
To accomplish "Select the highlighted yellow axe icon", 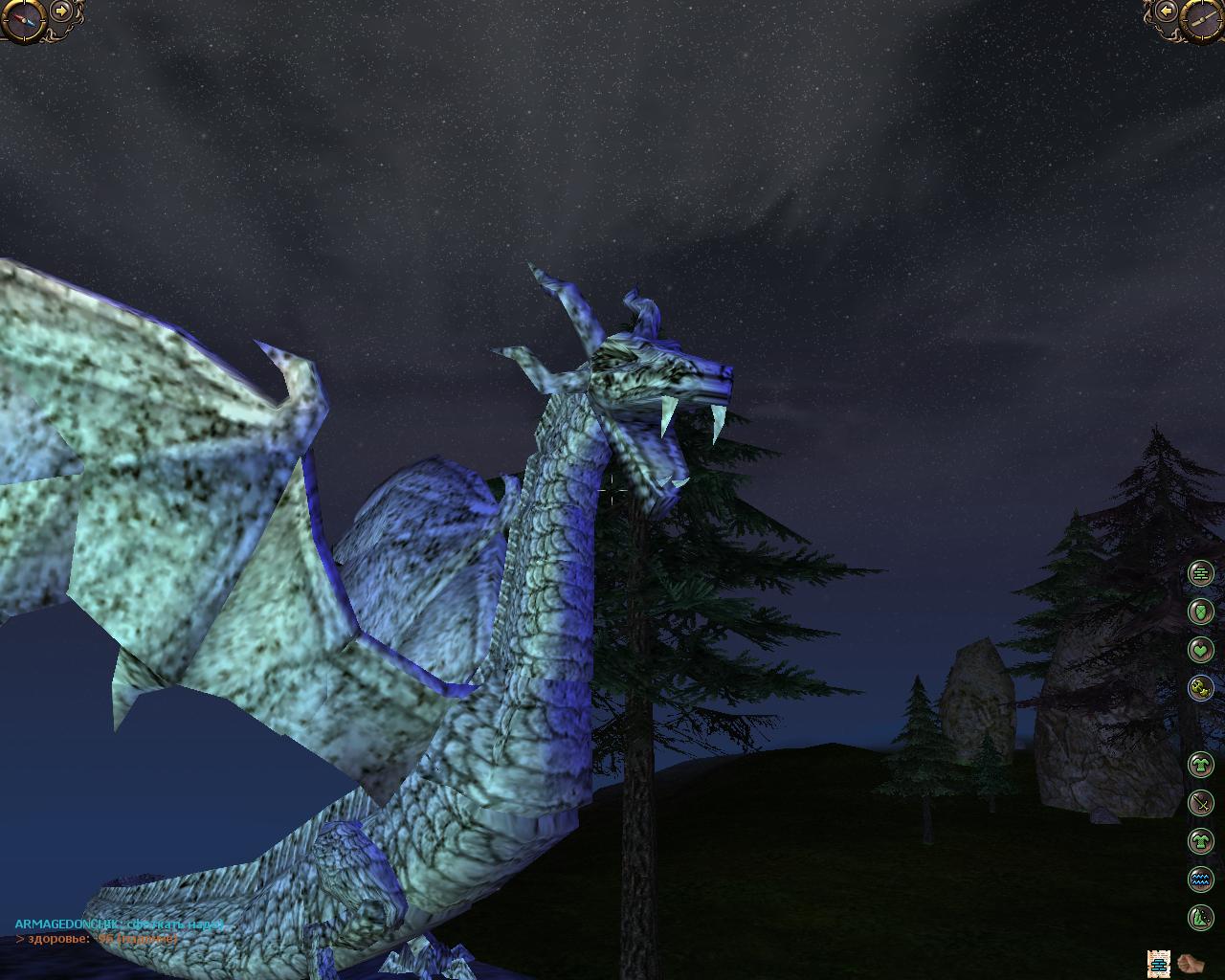I will coord(1200,687).
